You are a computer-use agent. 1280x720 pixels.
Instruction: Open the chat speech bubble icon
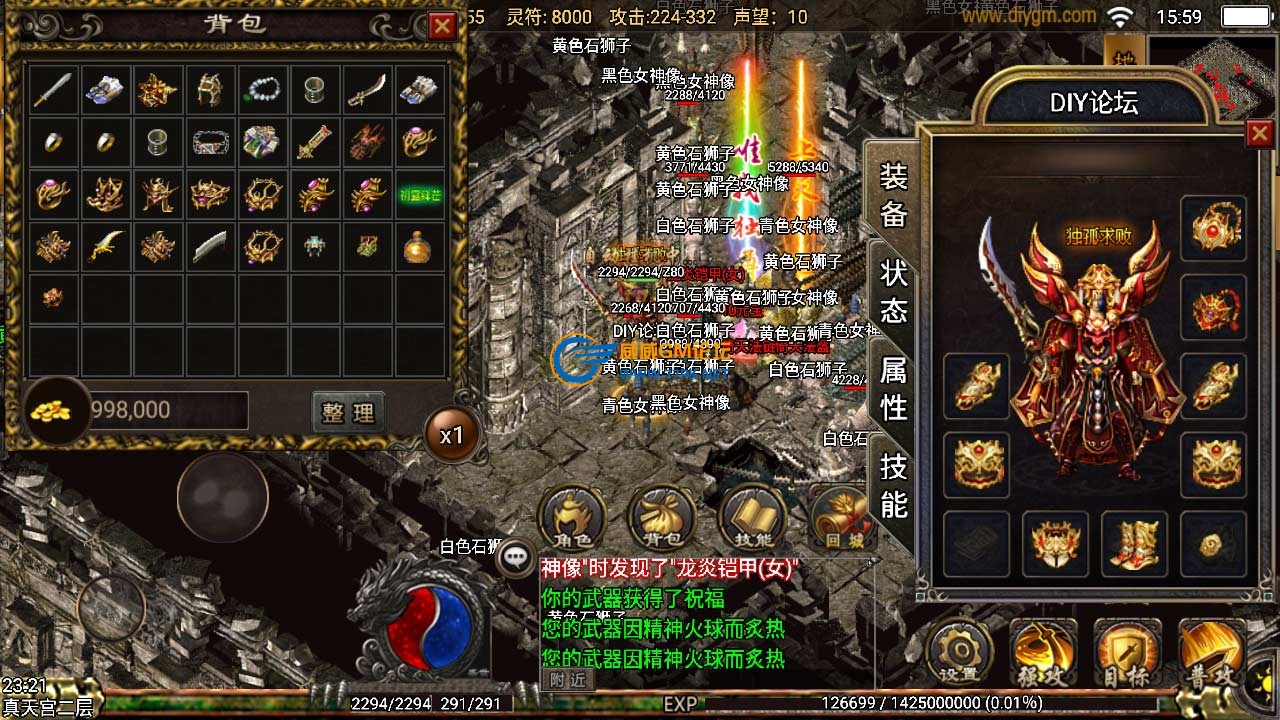(517, 558)
